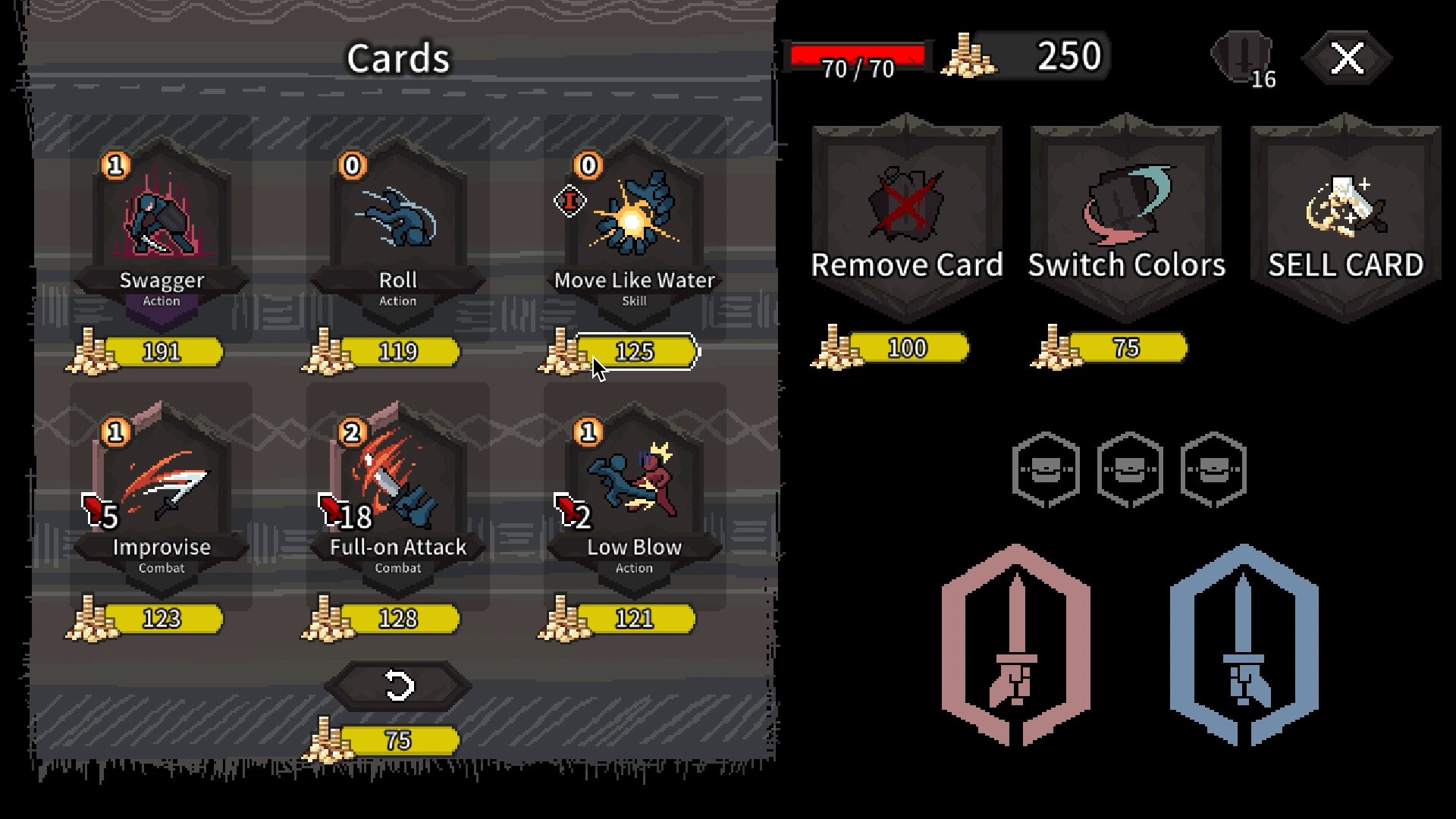This screenshot has height=819, width=1456.
Task: Click the 125 gold price under Move Like Water
Action: tap(635, 351)
